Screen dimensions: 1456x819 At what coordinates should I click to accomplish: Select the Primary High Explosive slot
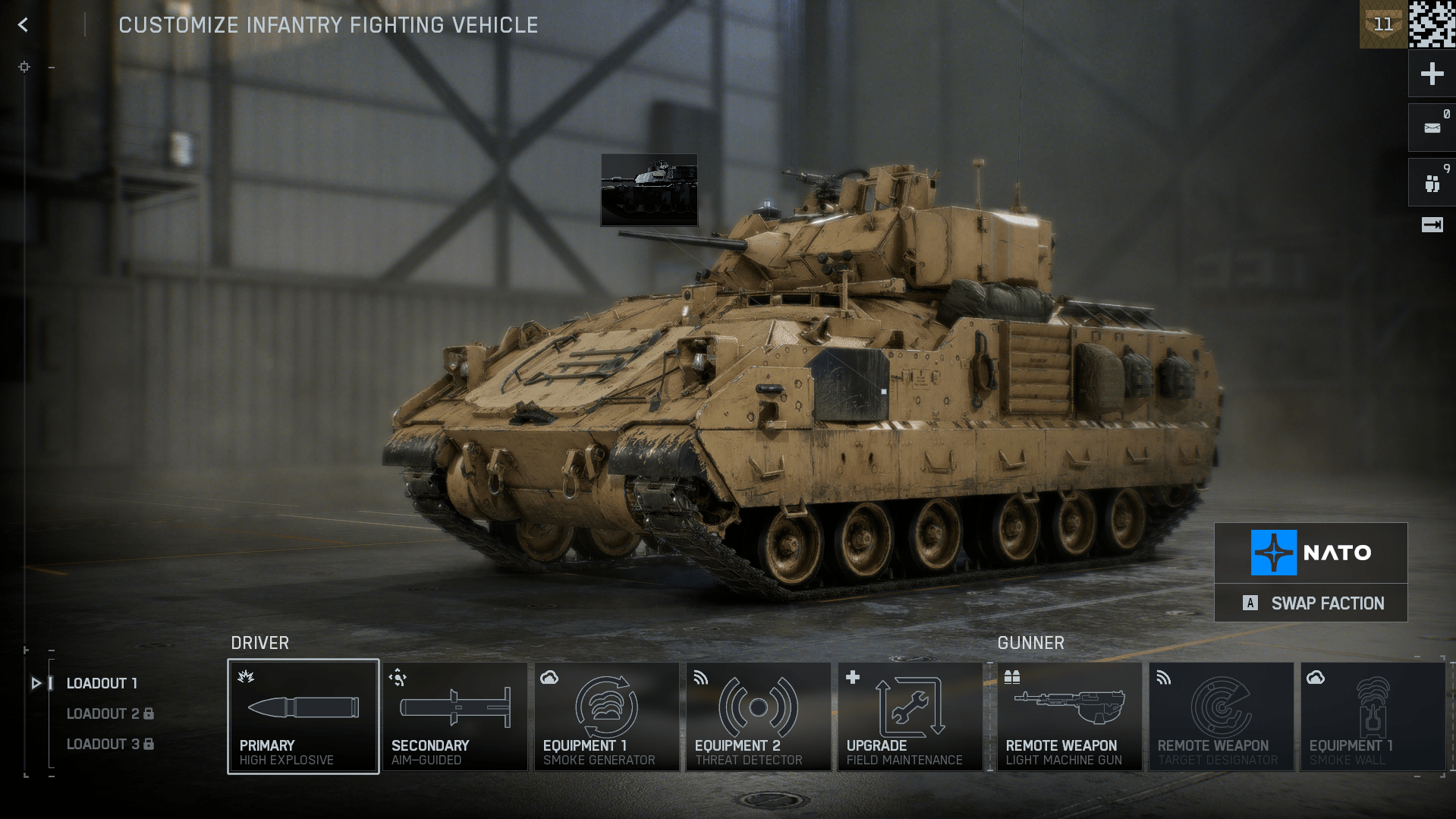303,717
